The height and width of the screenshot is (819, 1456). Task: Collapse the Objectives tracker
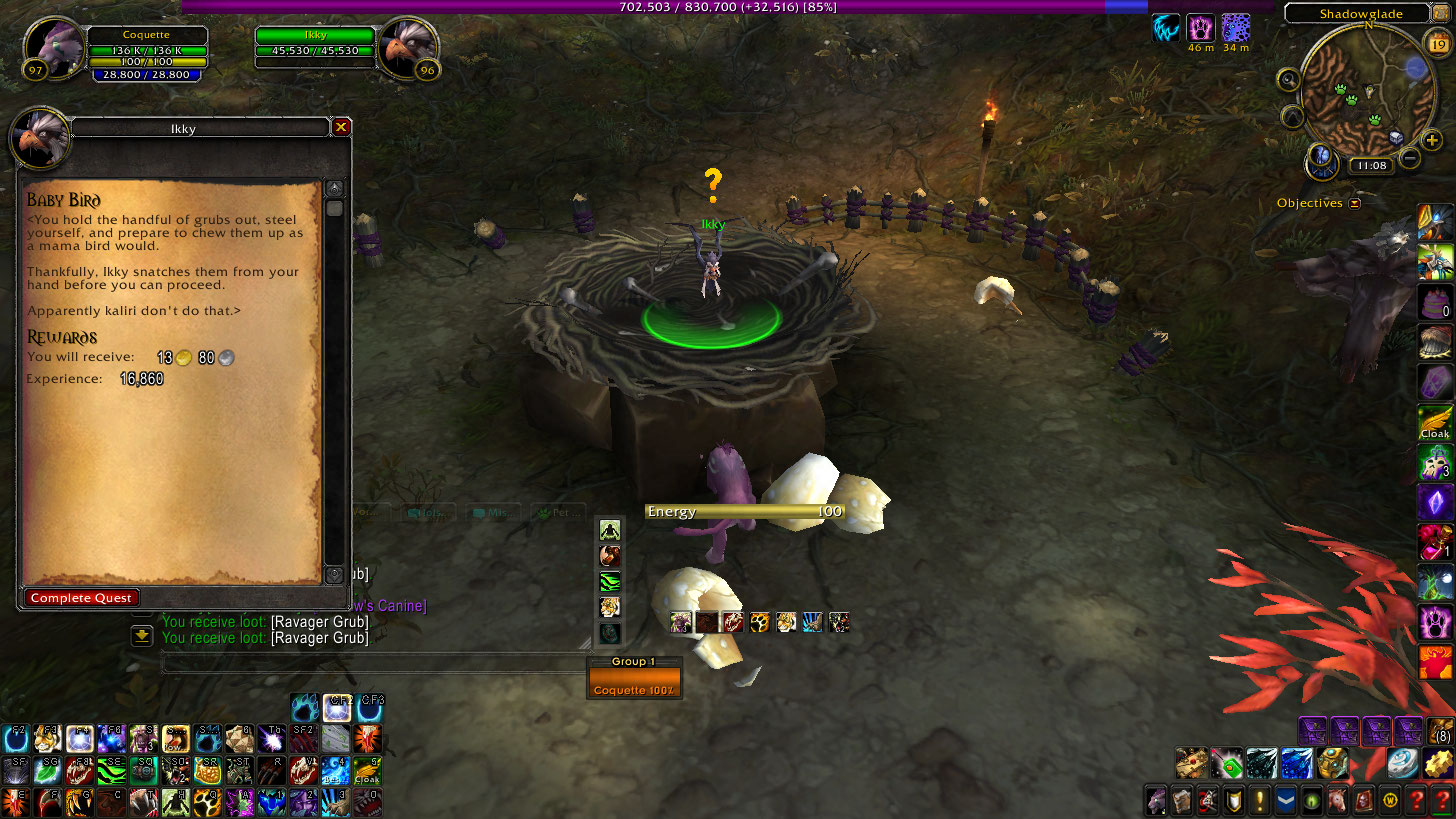tap(1355, 203)
